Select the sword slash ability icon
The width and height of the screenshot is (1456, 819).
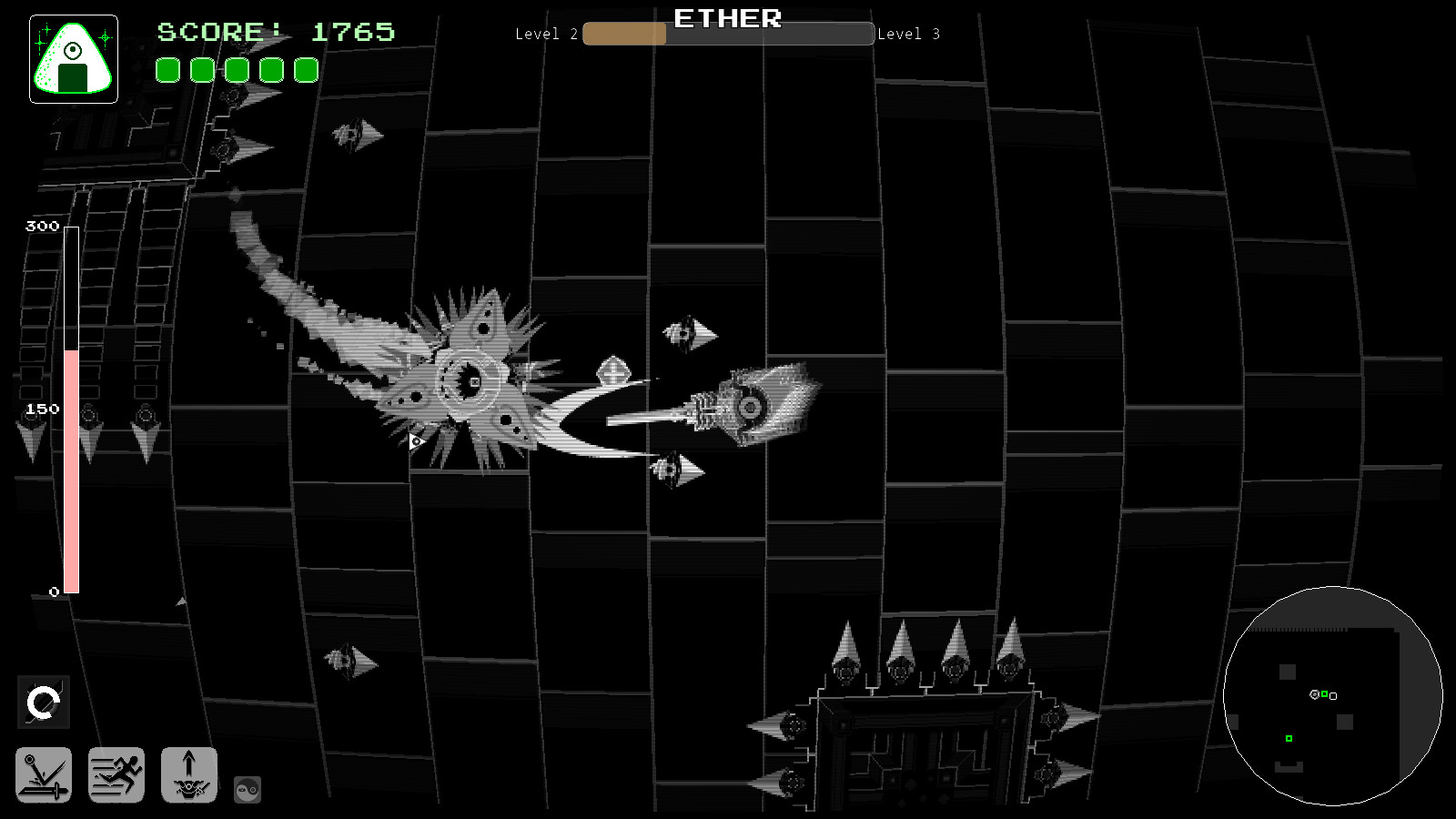pos(45,775)
